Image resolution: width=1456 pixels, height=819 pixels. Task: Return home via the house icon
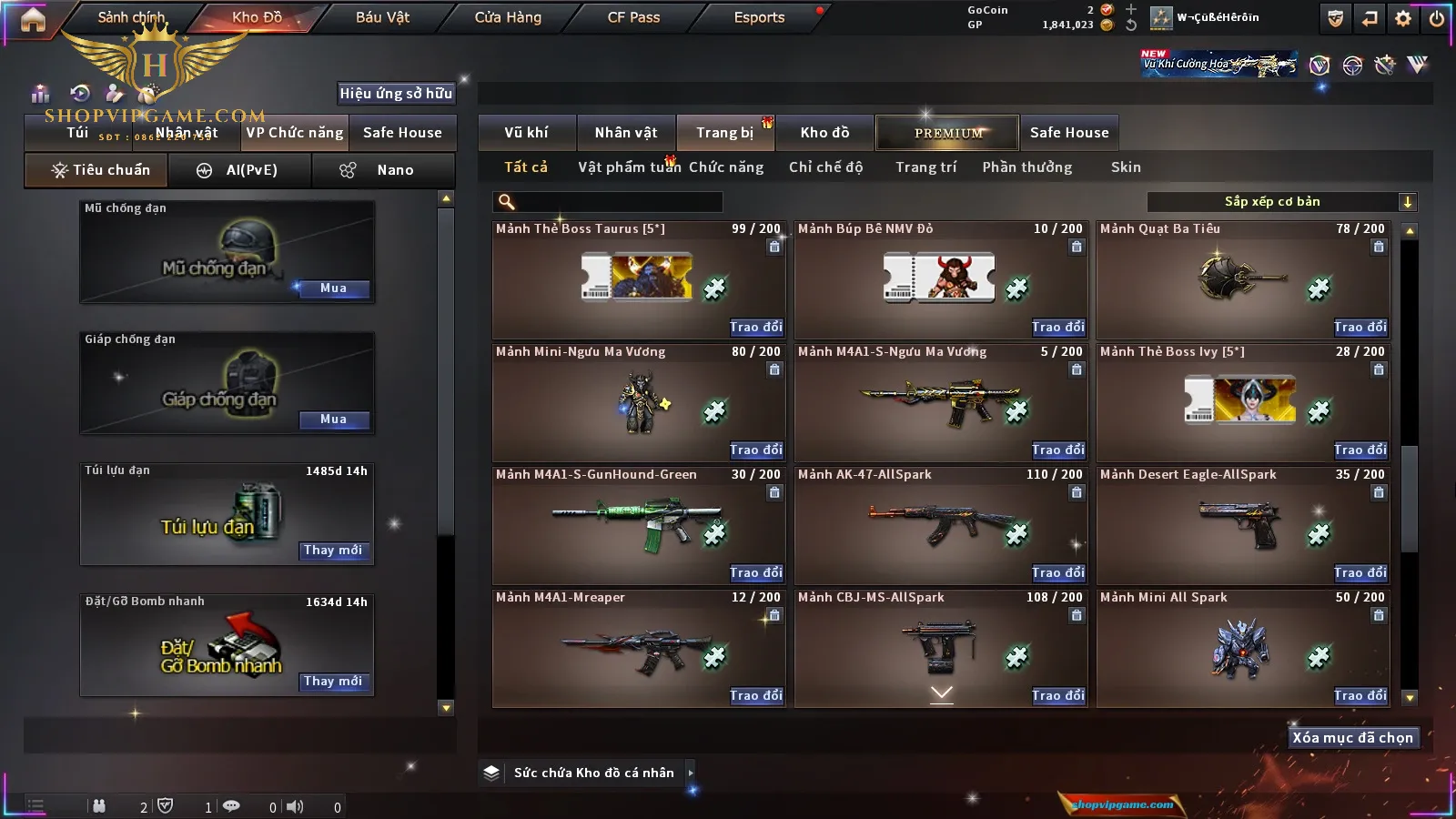pos(33,19)
